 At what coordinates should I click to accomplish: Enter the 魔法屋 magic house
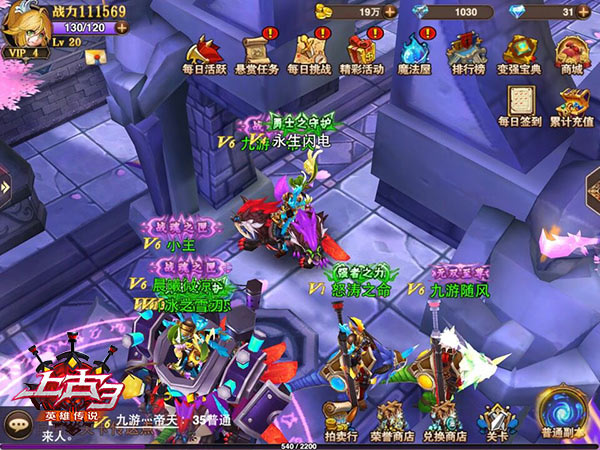(x=414, y=53)
